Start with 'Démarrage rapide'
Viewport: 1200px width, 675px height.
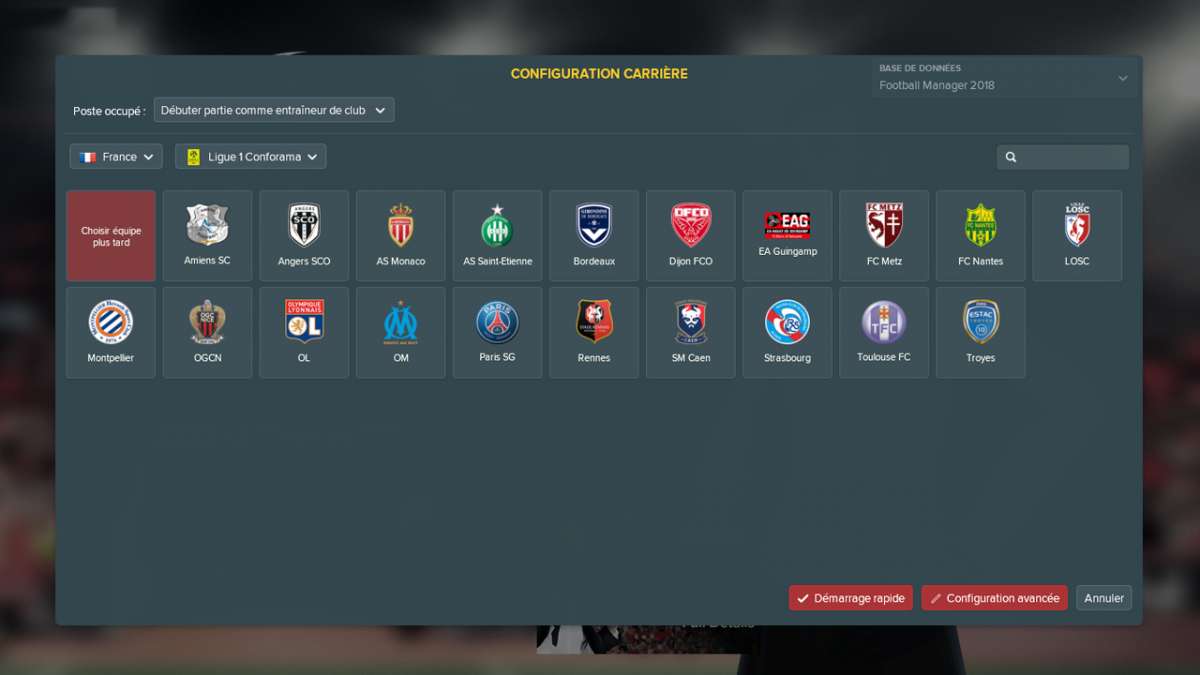coord(850,598)
